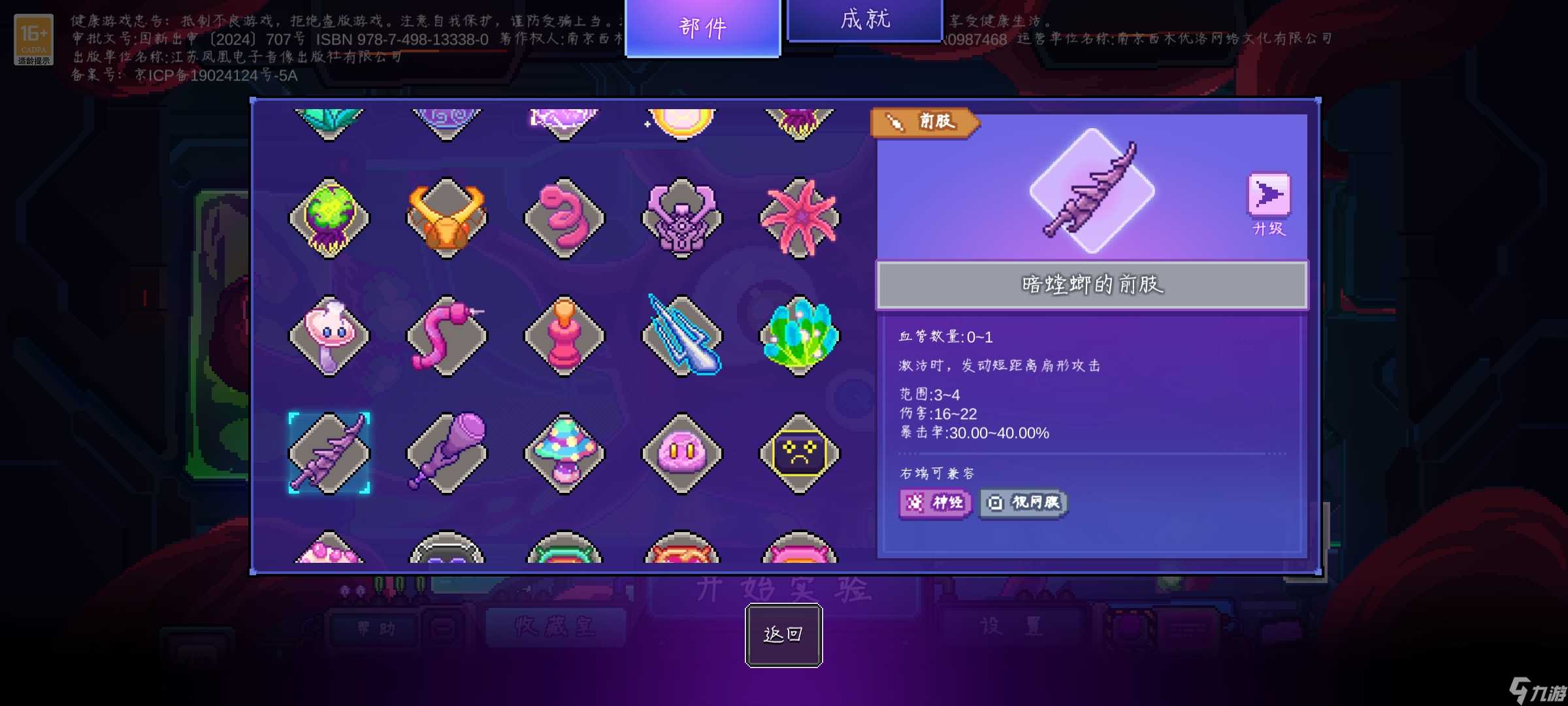
Task: Select the blue crystal spear part icon
Action: pos(681,335)
